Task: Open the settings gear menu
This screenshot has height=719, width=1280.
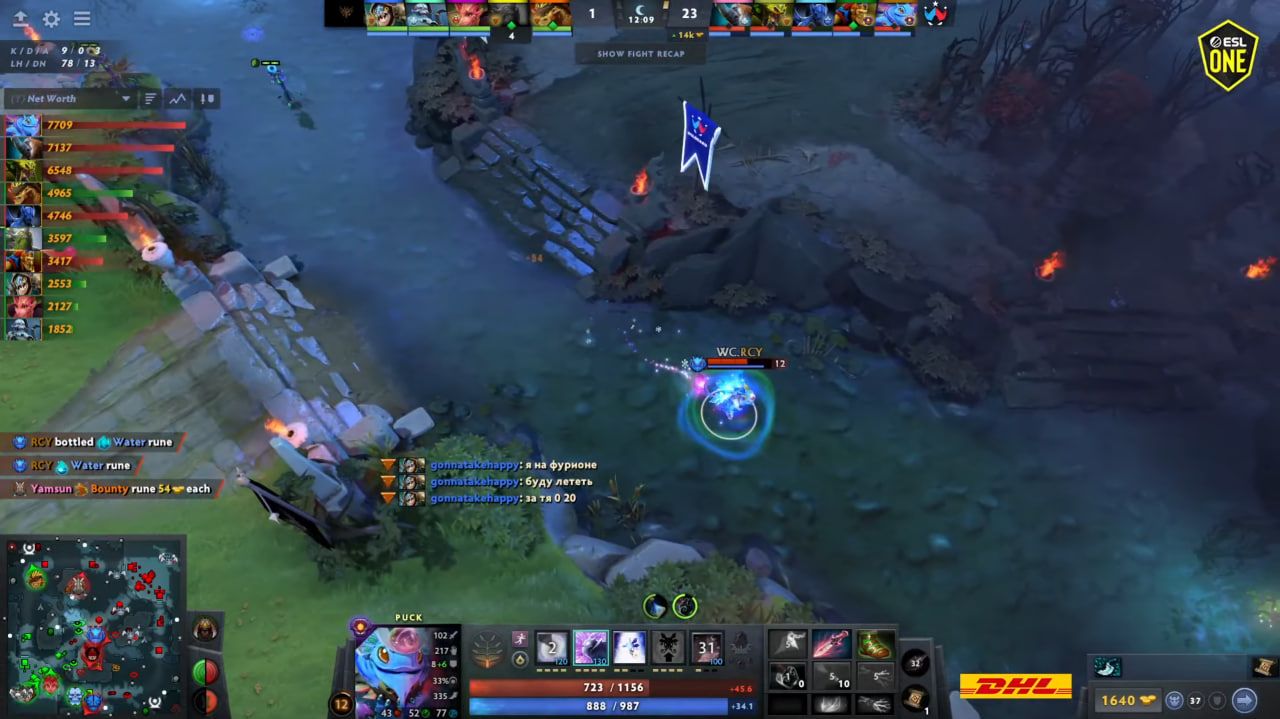Action: tap(51, 19)
